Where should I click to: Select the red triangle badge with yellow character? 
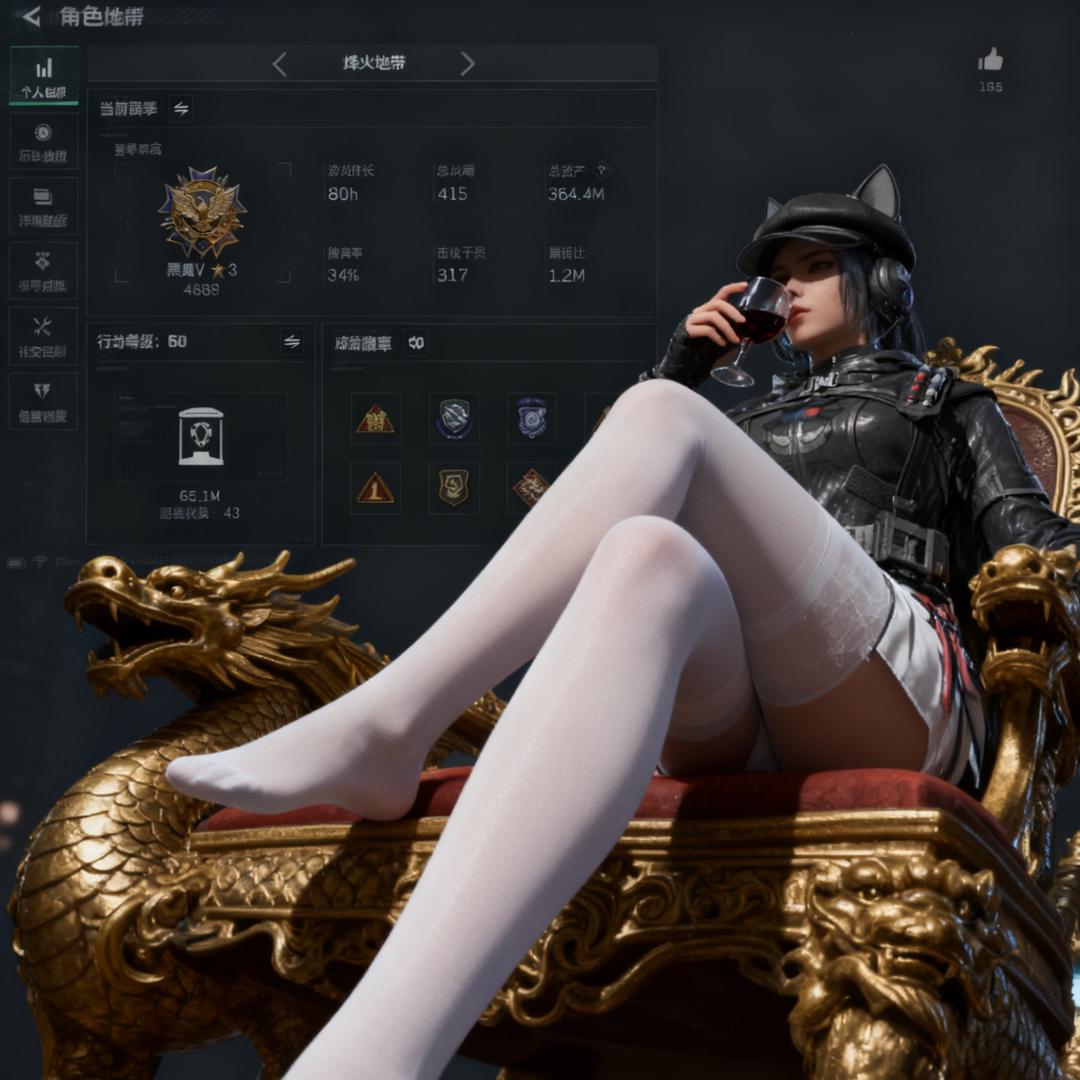pos(375,418)
